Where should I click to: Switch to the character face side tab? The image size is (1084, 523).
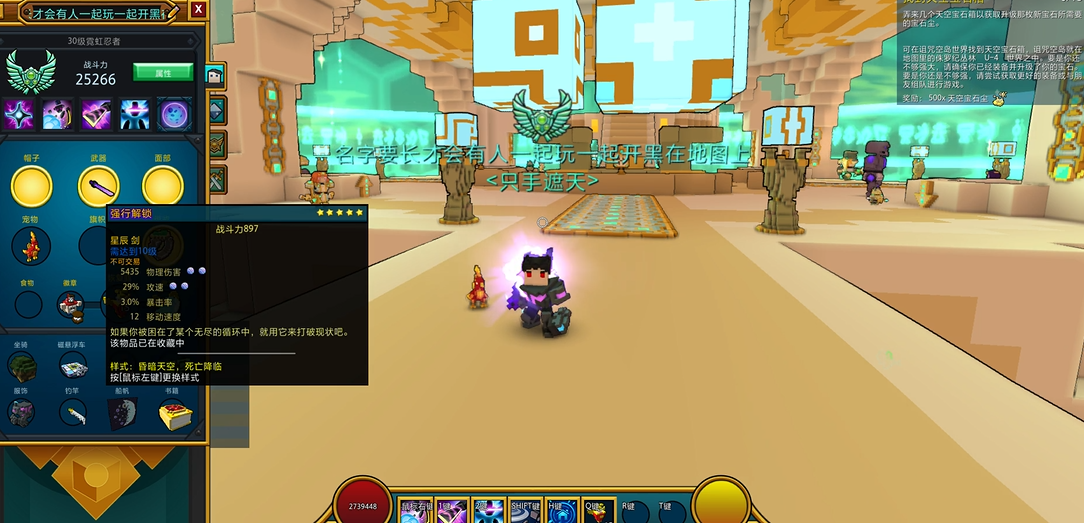215,75
